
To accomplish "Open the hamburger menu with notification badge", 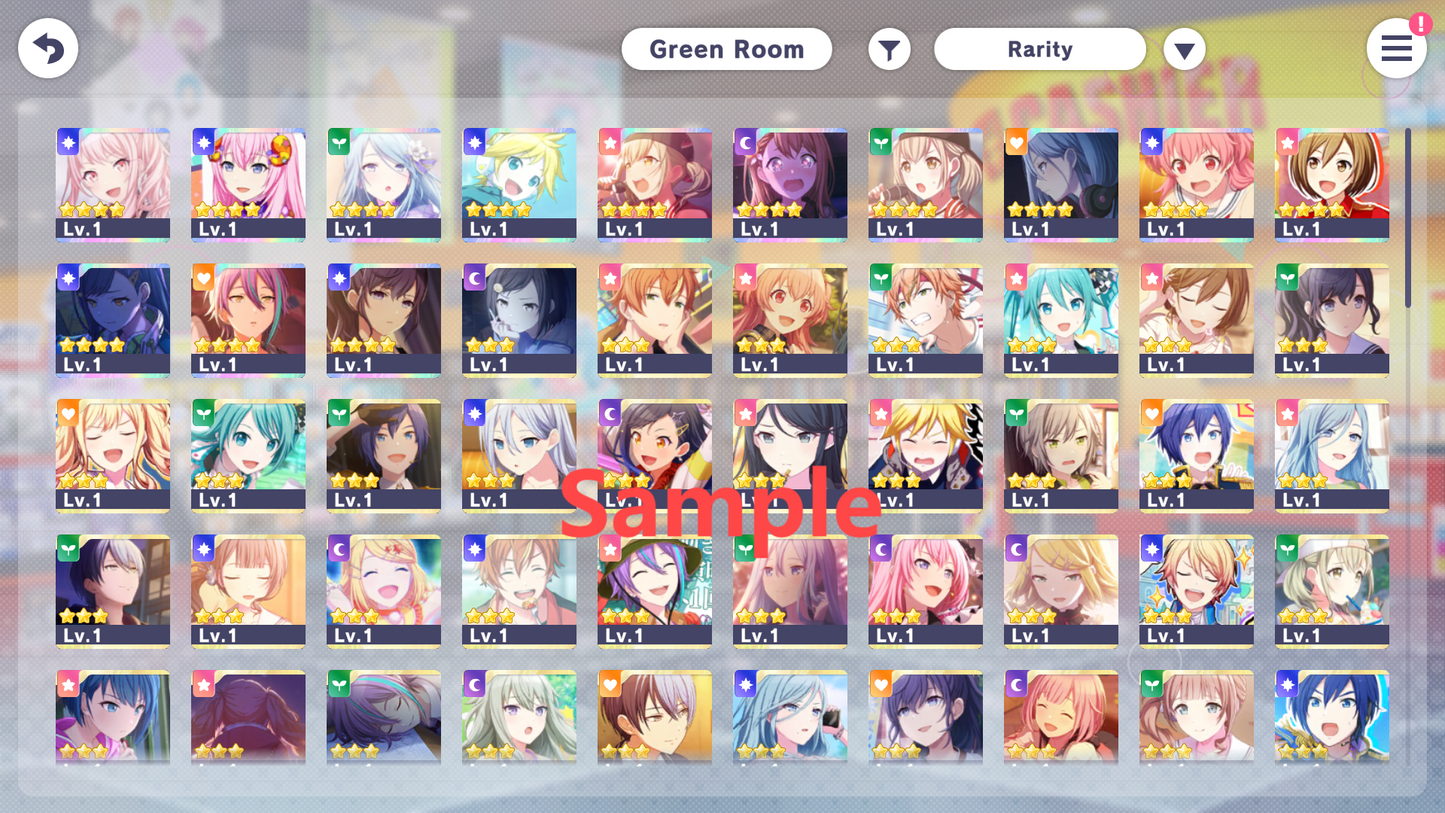I will [1397, 48].
